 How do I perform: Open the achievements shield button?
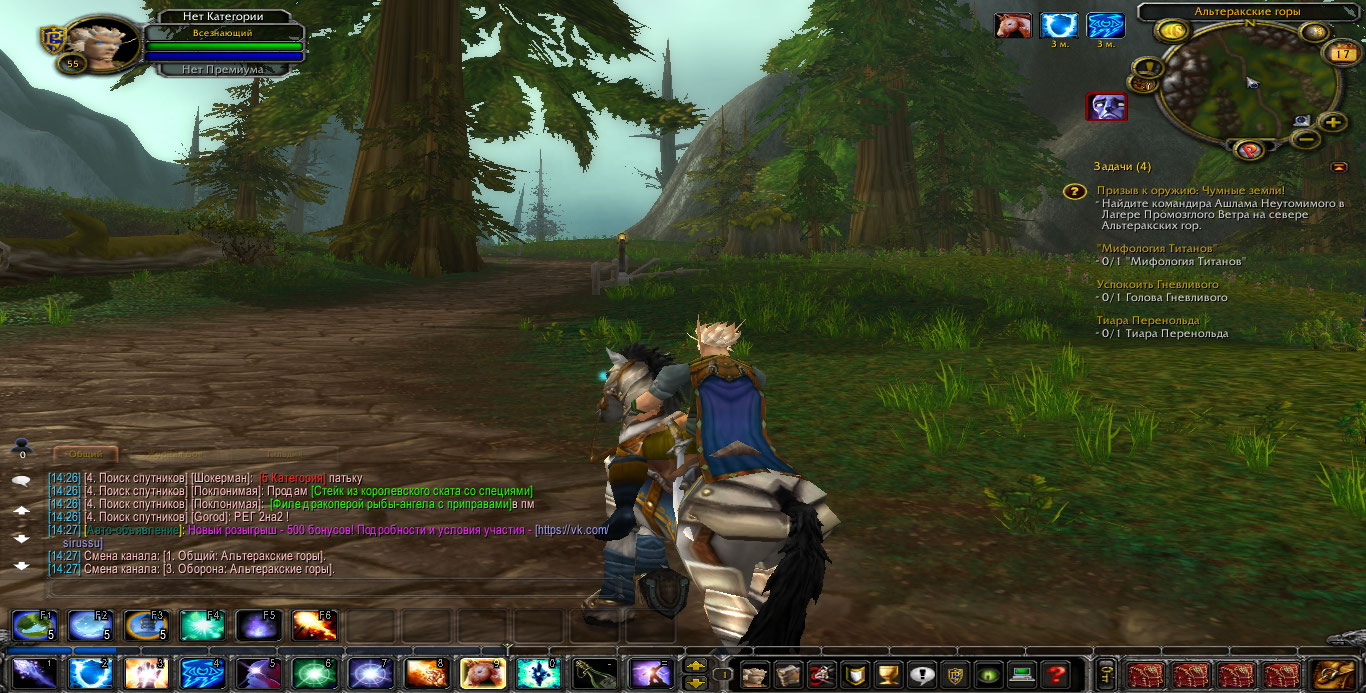(853, 674)
